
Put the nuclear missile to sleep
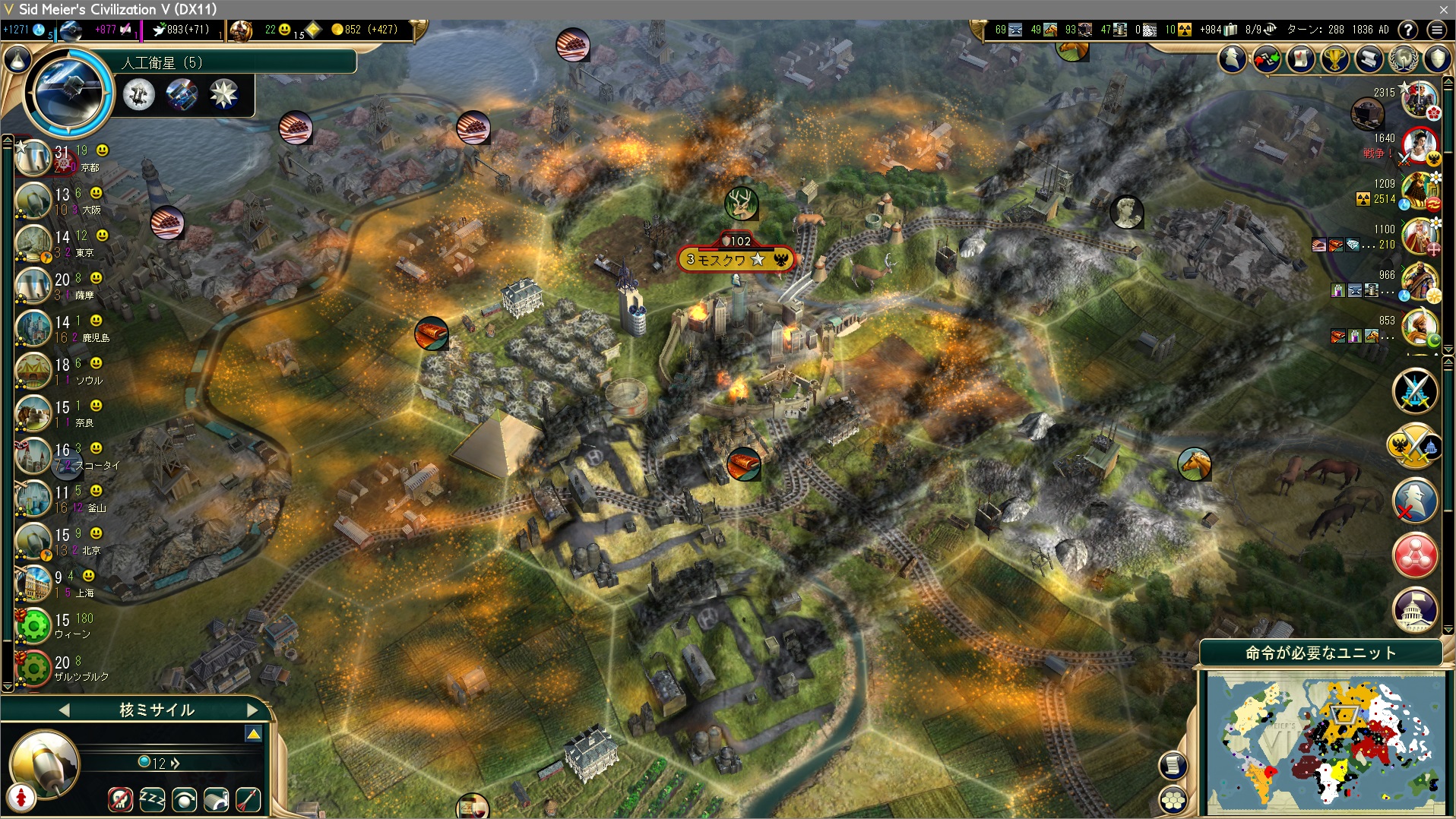pyautogui.click(x=152, y=799)
